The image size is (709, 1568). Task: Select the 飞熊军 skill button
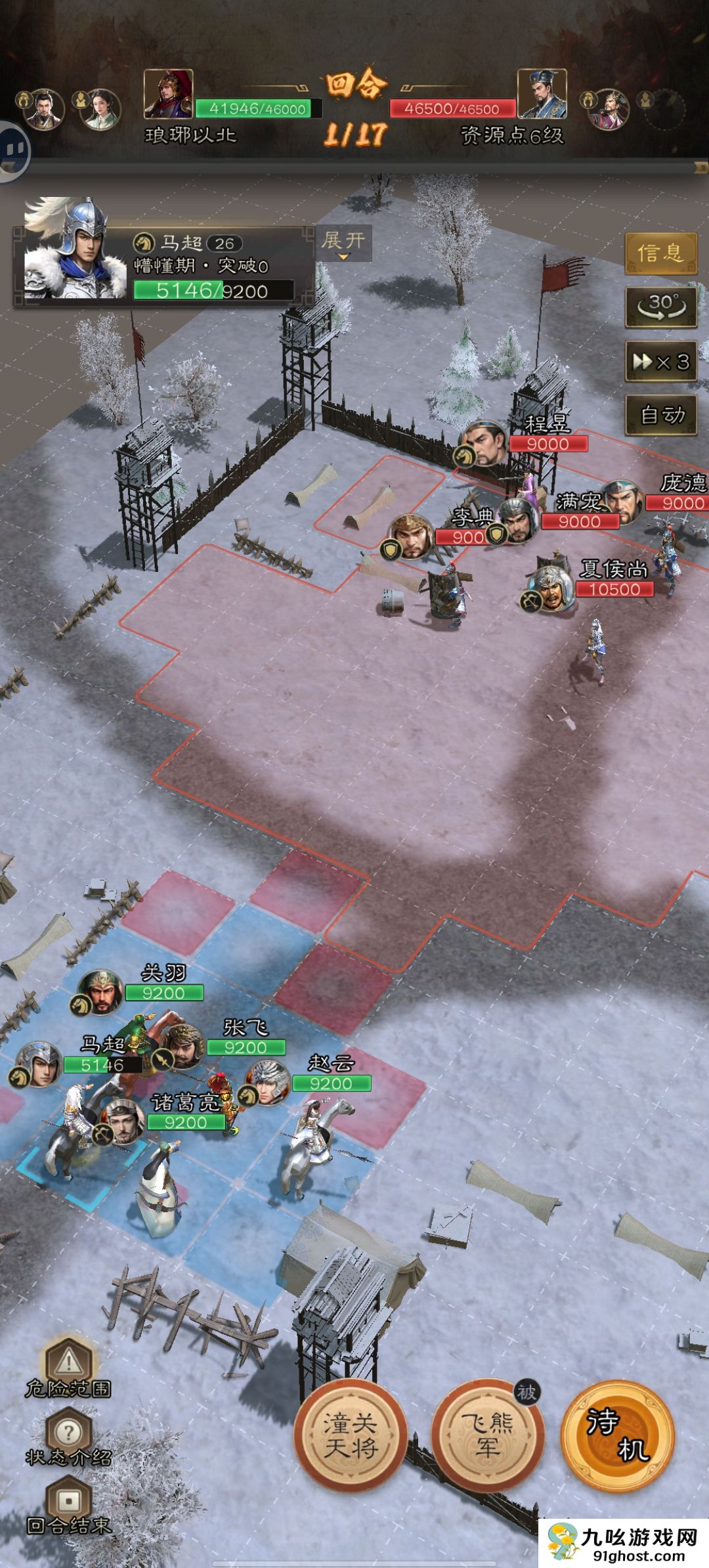point(487,1435)
